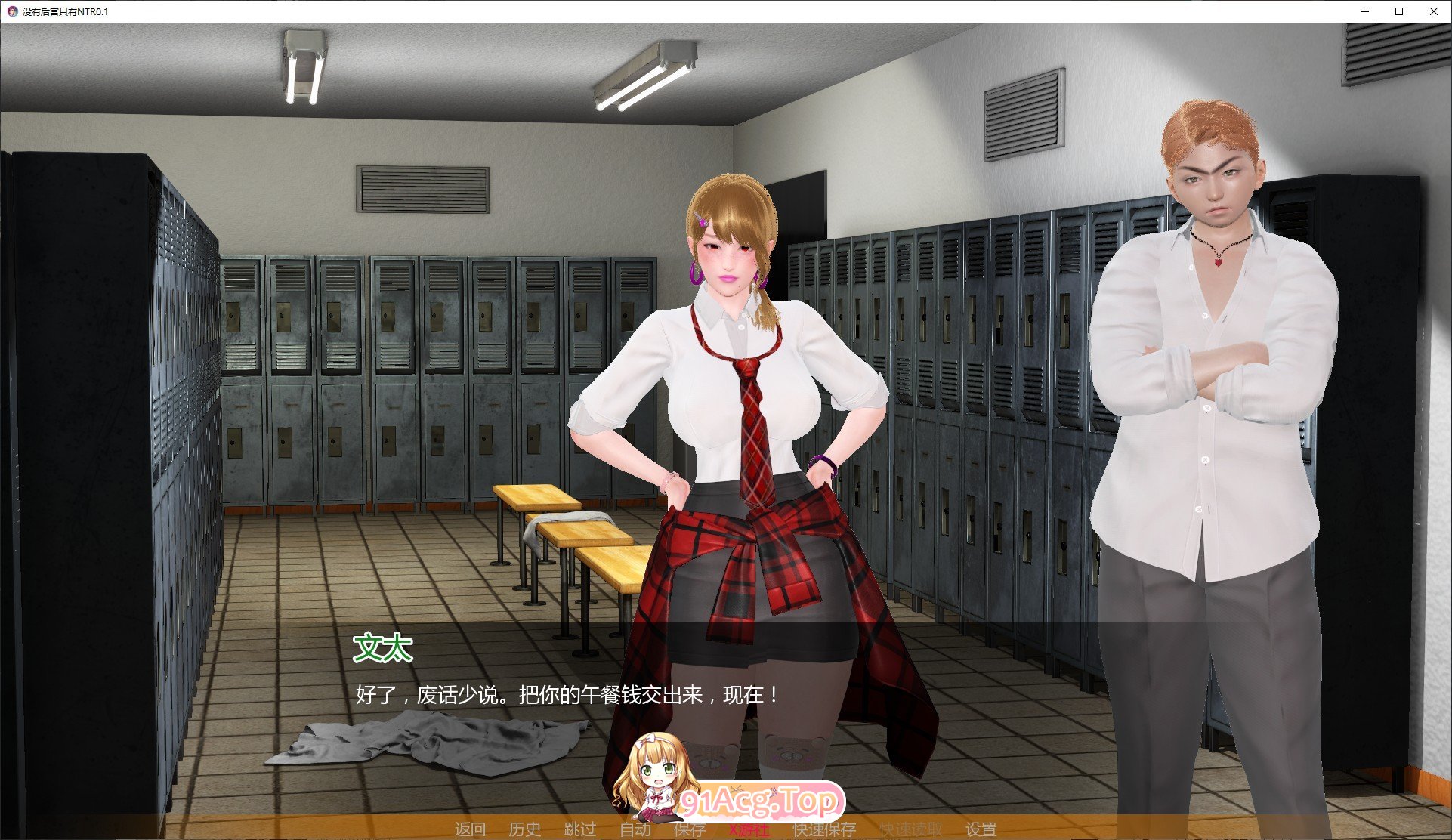Click the 保存 option in the quick menu
Screen dimensions: 1452x840
pyautogui.click(x=691, y=829)
